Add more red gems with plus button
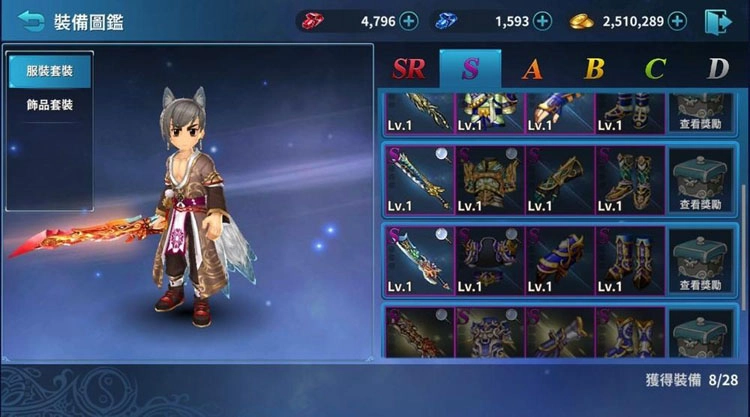750x417 pixels. coord(408,20)
